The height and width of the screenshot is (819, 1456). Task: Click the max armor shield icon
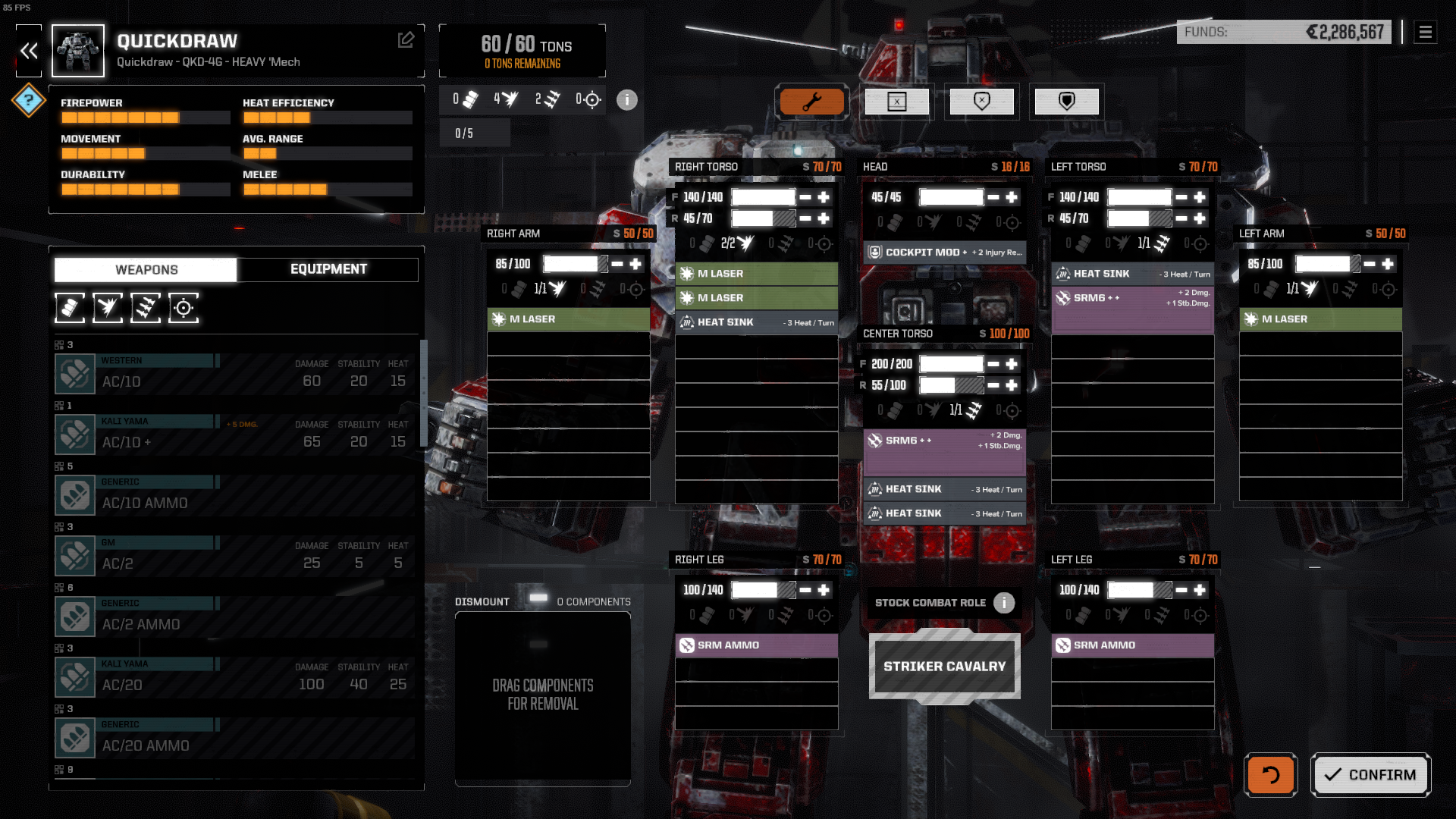pyautogui.click(x=1066, y=101)
